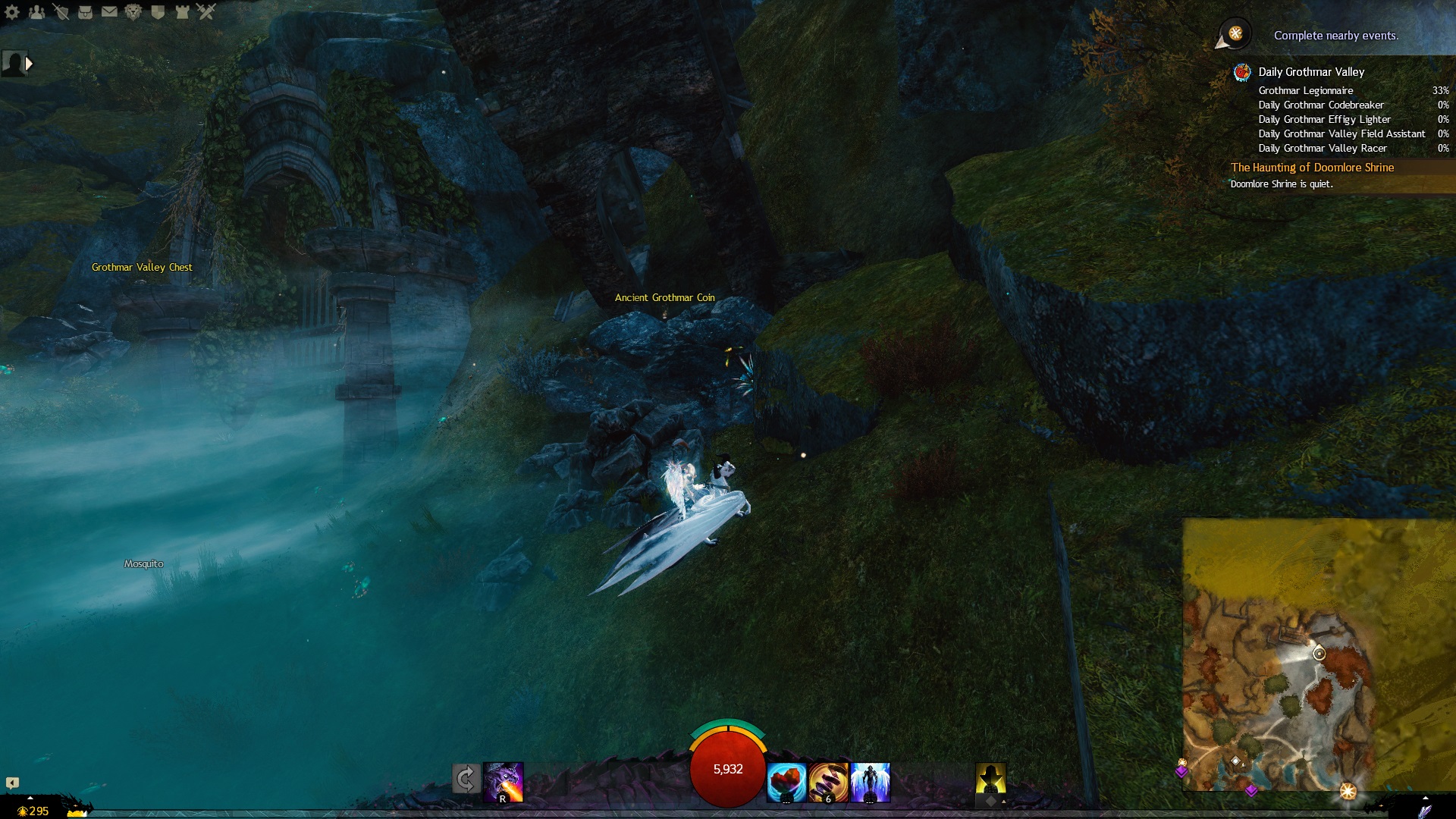Open the hero panel sword-and-shield icon
Viewport: 1456px width, 819px height.
click(x=61, y=11)
